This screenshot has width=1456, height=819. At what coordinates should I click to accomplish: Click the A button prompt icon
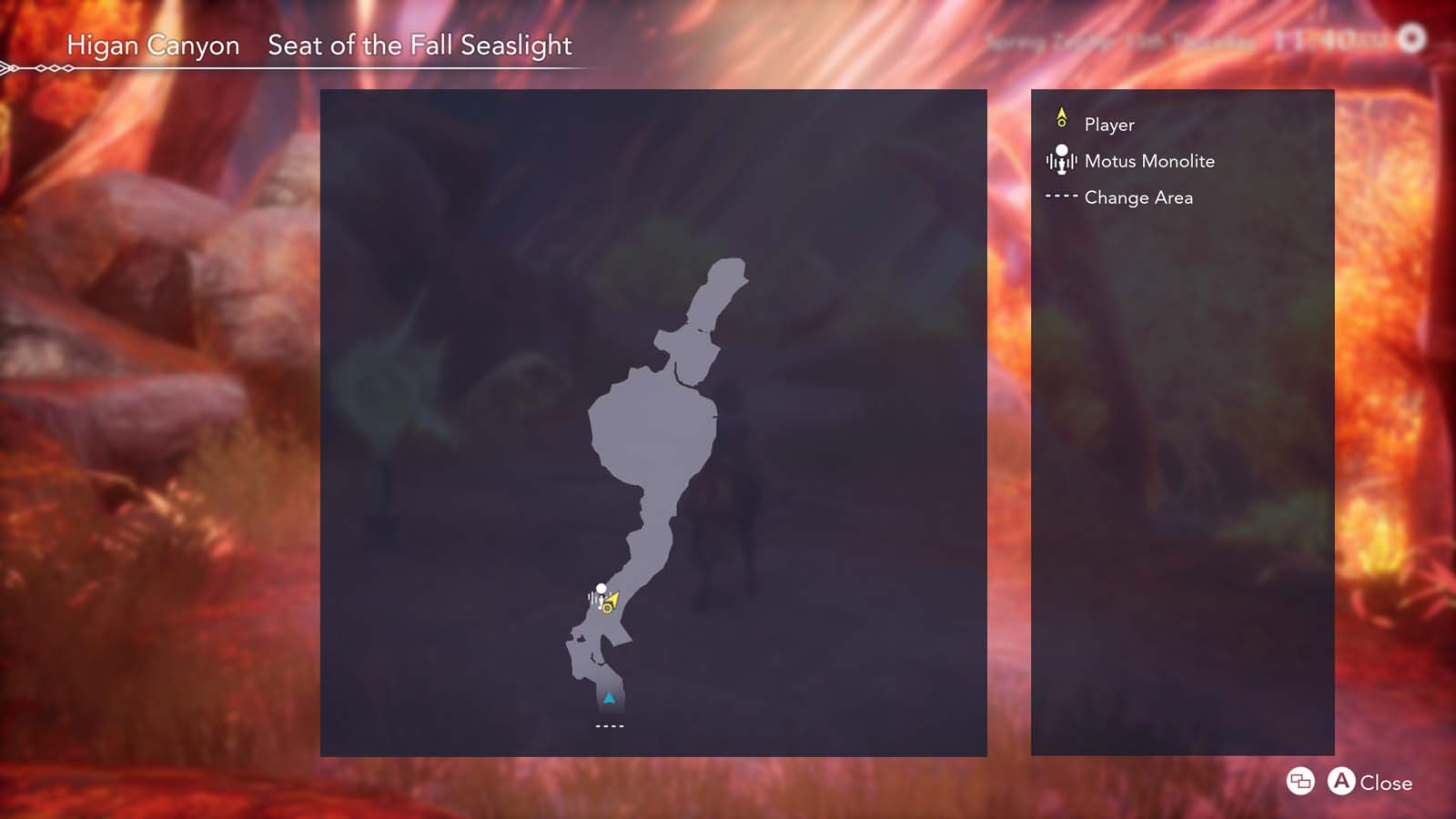click(1343, 783)
